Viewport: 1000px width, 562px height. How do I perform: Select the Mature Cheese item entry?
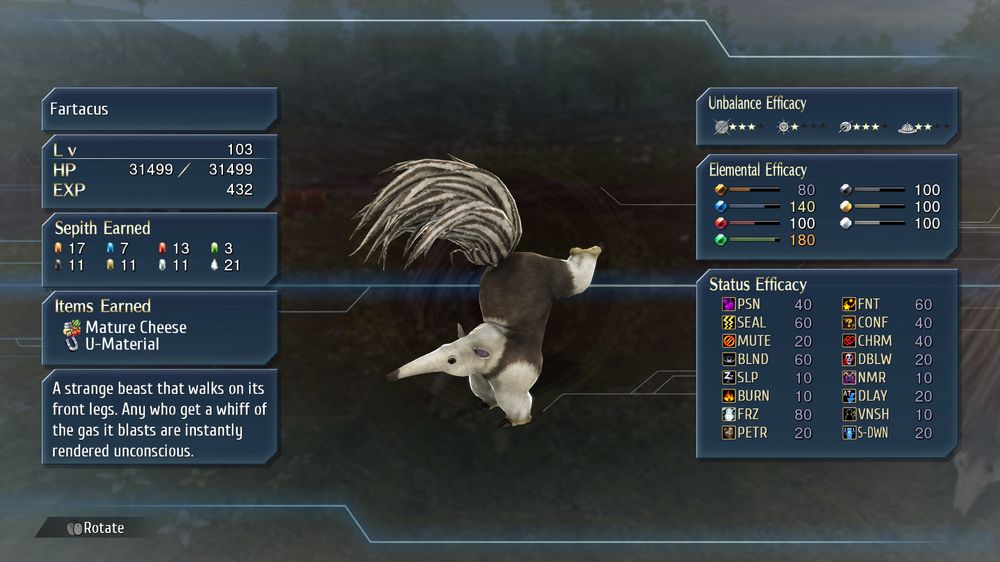135,327
